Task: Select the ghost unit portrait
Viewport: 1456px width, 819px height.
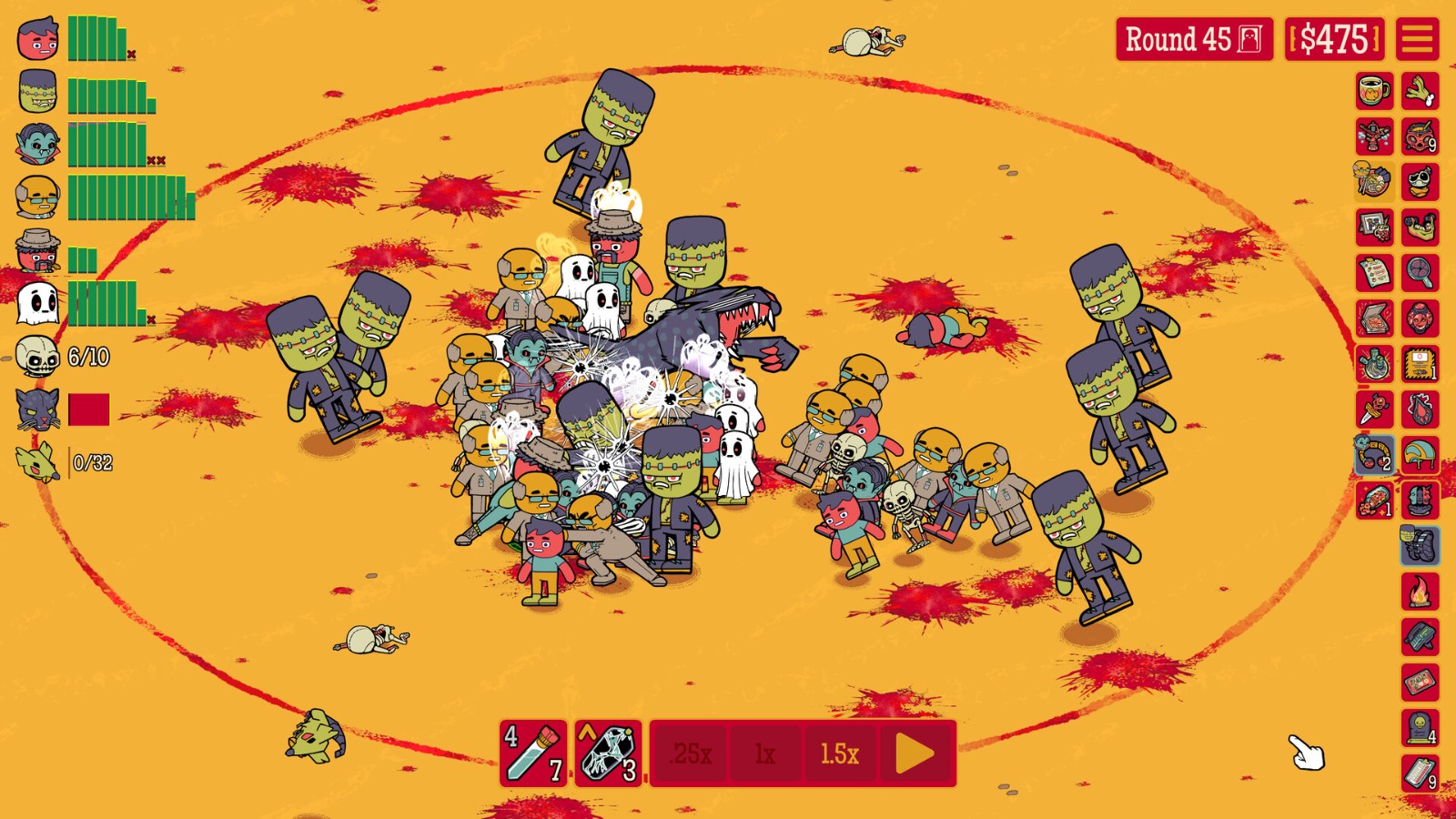Action: tap(38, 303)
